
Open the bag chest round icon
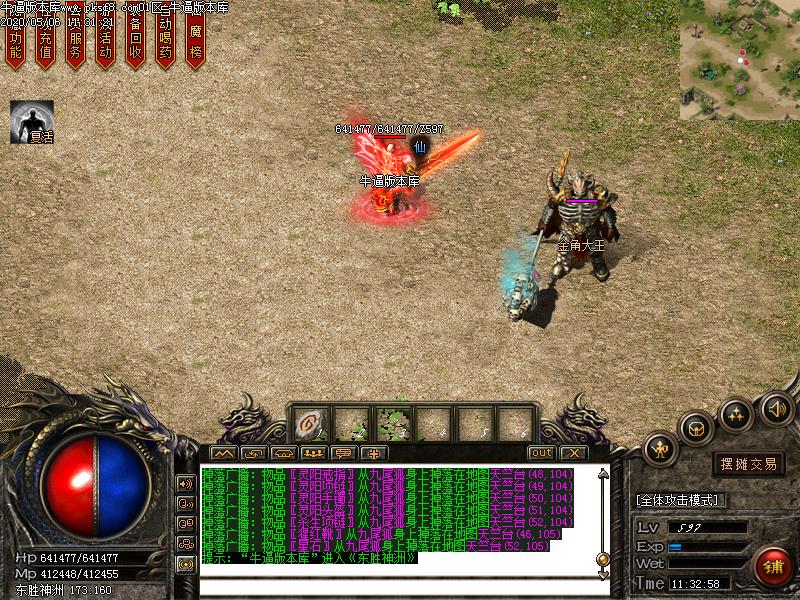(696, 428)
